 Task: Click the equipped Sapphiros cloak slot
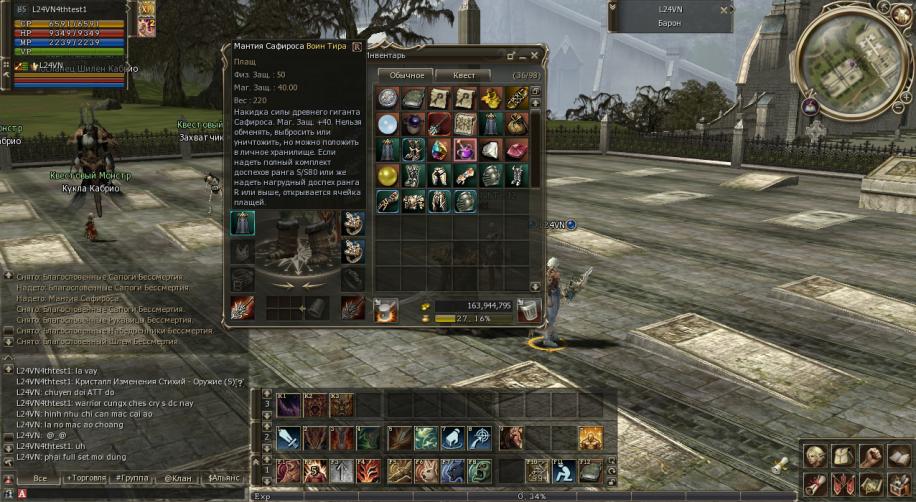pyautogui.click(x=242, y=223)
